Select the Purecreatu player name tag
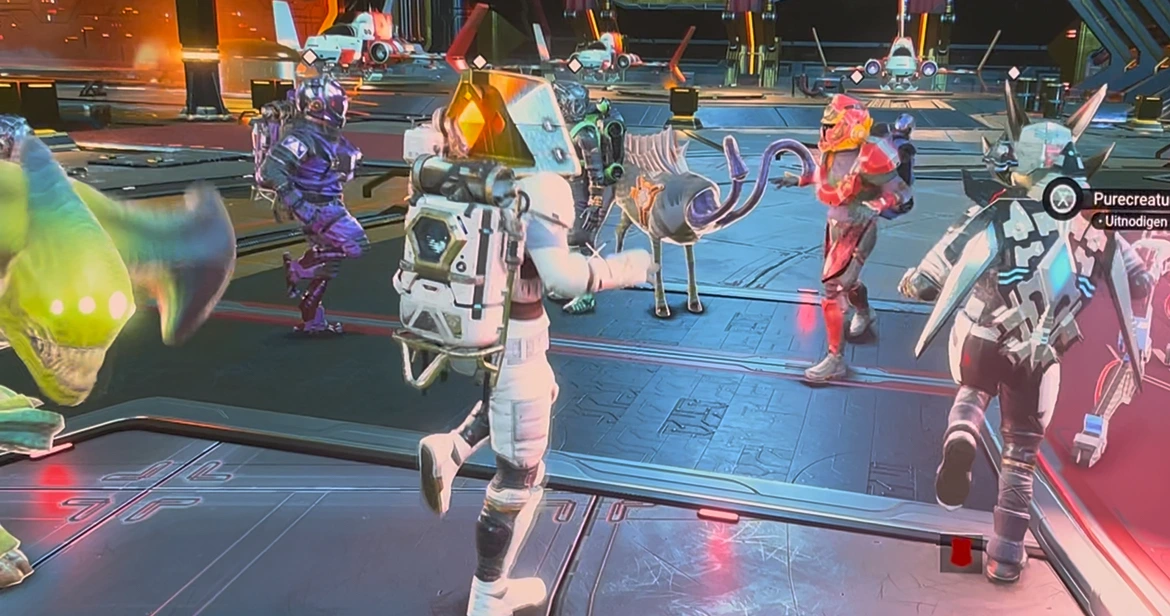Viewport: 1170px width, 616px height. tap(1130, 199)
